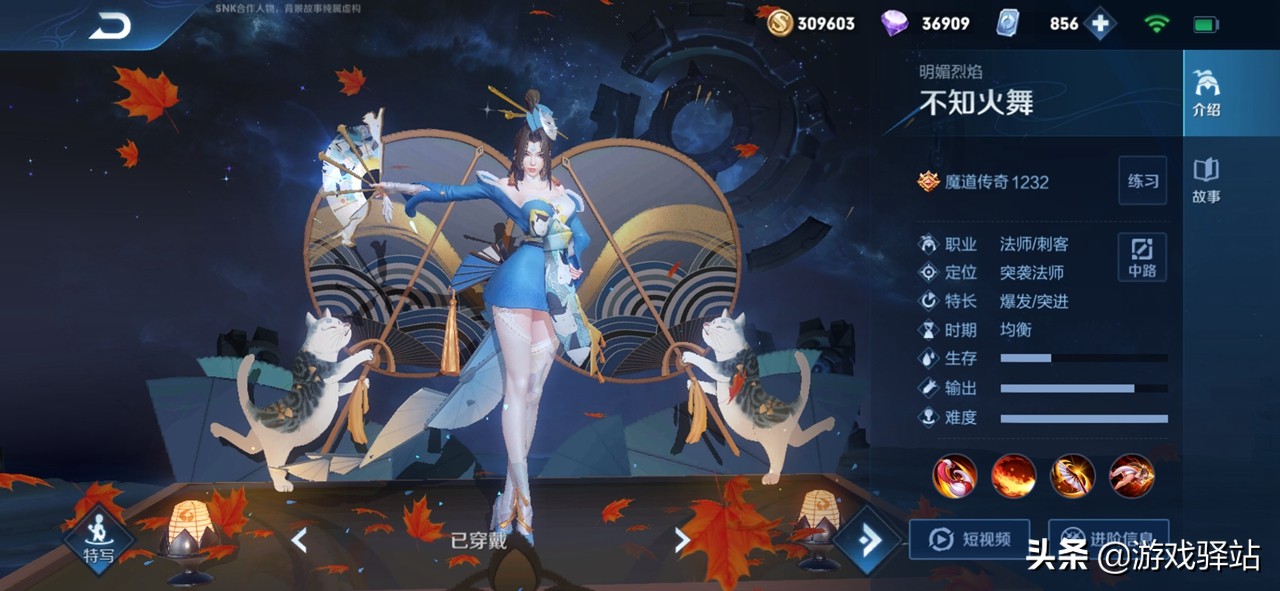This screenshot has width=1280, height=591.
Task: View the fourth crimson slash skill icon
Action: [x=1131, y=475]
